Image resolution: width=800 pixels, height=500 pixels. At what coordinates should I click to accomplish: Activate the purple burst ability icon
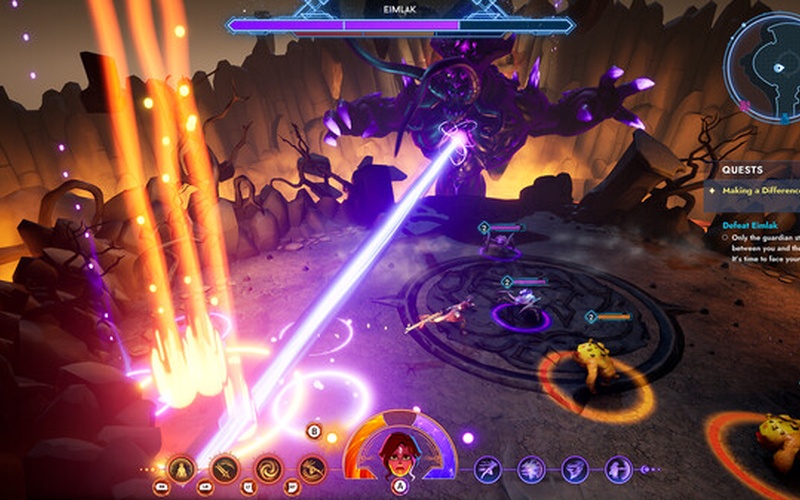(x=532, y=467)
